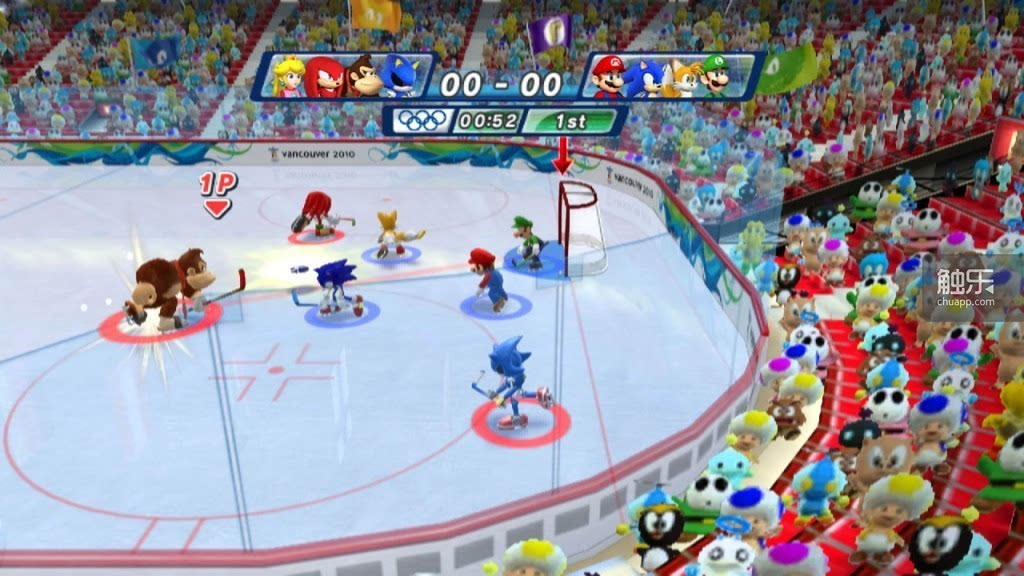Choose Donkey Kong's team portrait
The height and width of the screenshot is (576, 1024).
(x=363, y=78)
